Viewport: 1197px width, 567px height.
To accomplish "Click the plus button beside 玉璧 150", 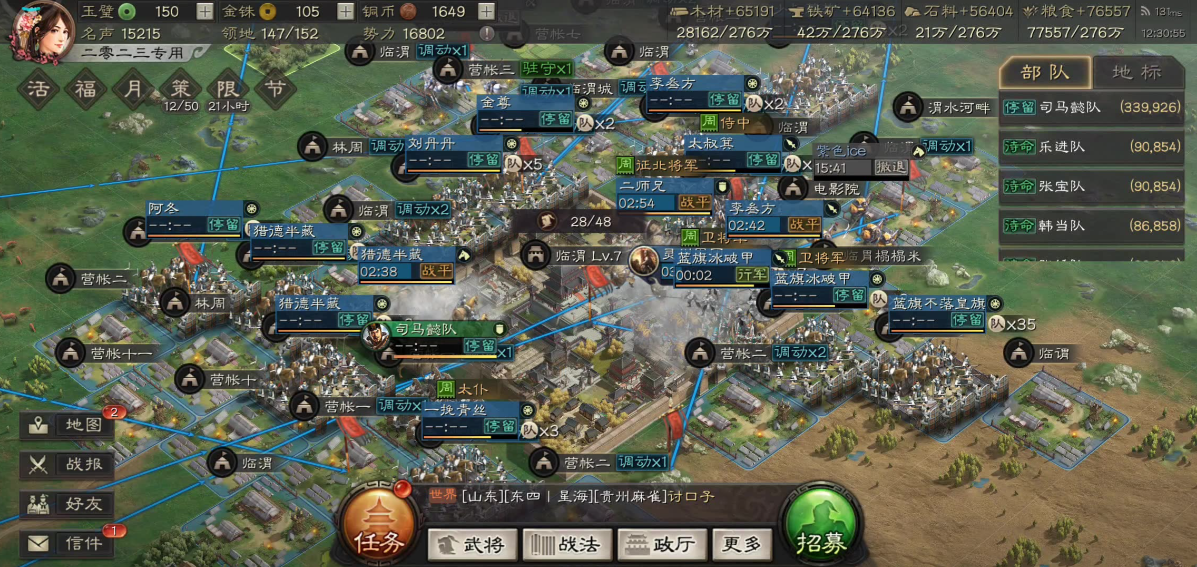I will 205,12.
